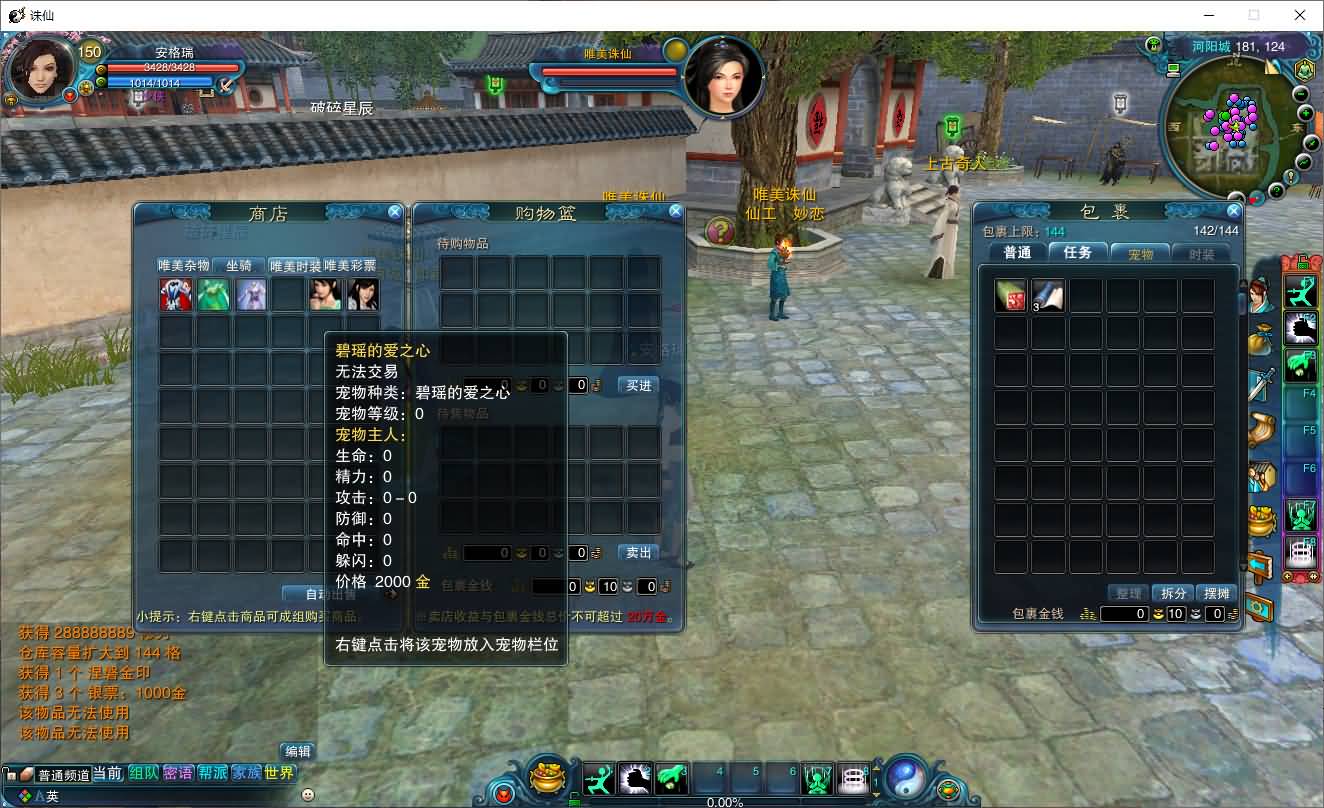This screenshot has height=808, width=1324.
Task: Open the 宠物 pet bag tab
Action: [x=1140, y=254]
